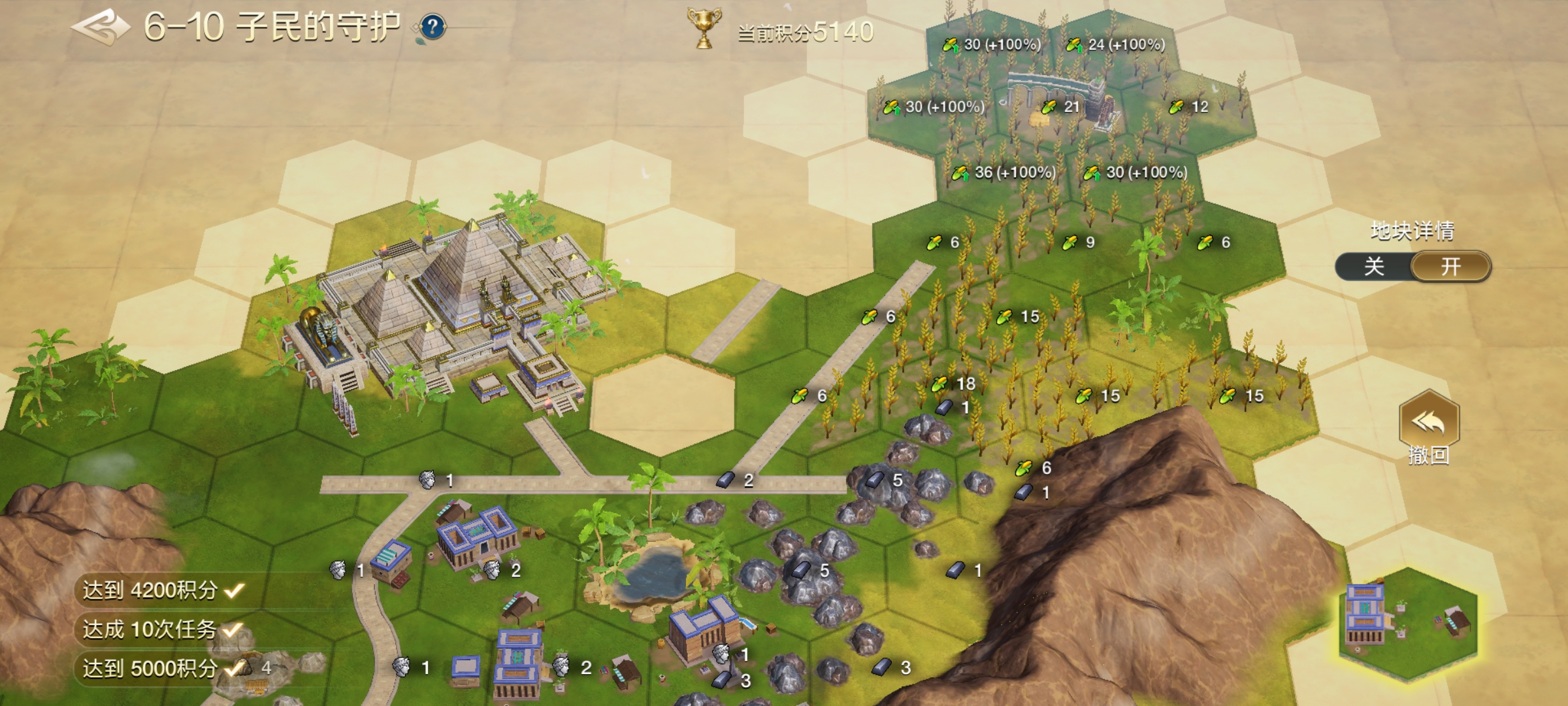
Task: Select the highlighted hex tile to place
Action: (1408, 626)
